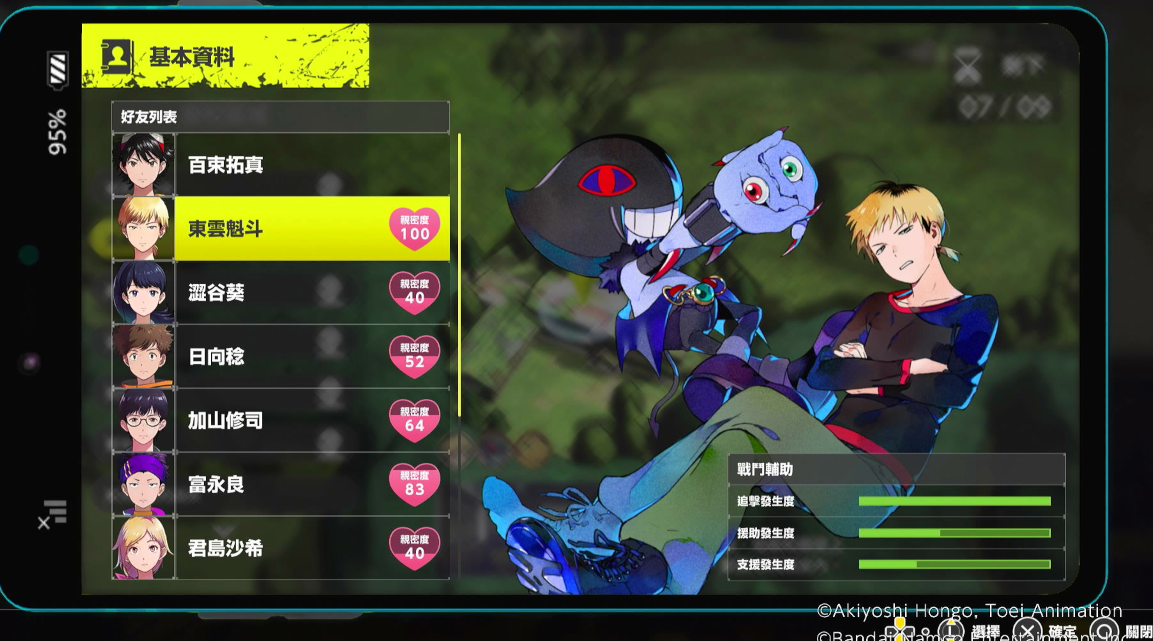Open 澀谷葵's profile entry
The height and width of the screenshot is (641, 1153).
click(280, 293)
